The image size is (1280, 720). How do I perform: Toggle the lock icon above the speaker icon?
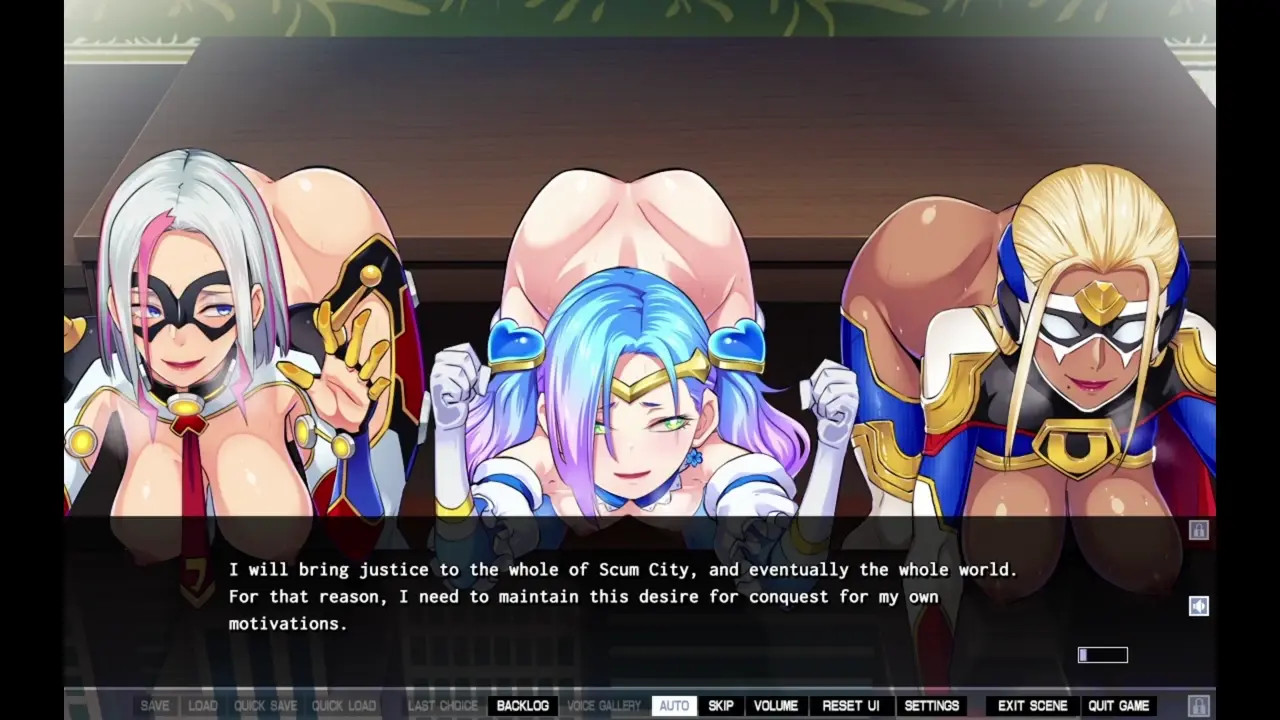pos(1198,530)
